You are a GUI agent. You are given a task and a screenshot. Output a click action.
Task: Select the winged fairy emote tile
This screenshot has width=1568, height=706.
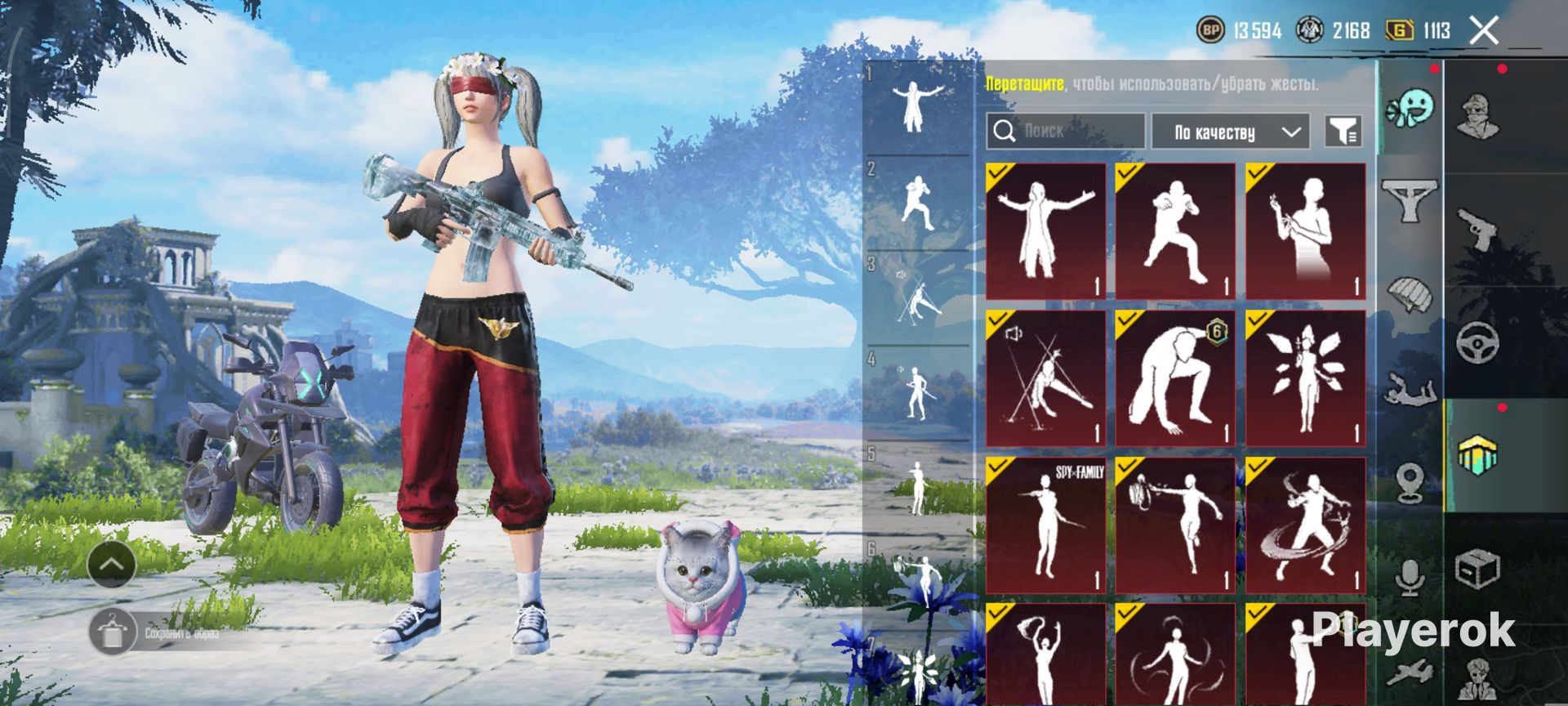1305,378
